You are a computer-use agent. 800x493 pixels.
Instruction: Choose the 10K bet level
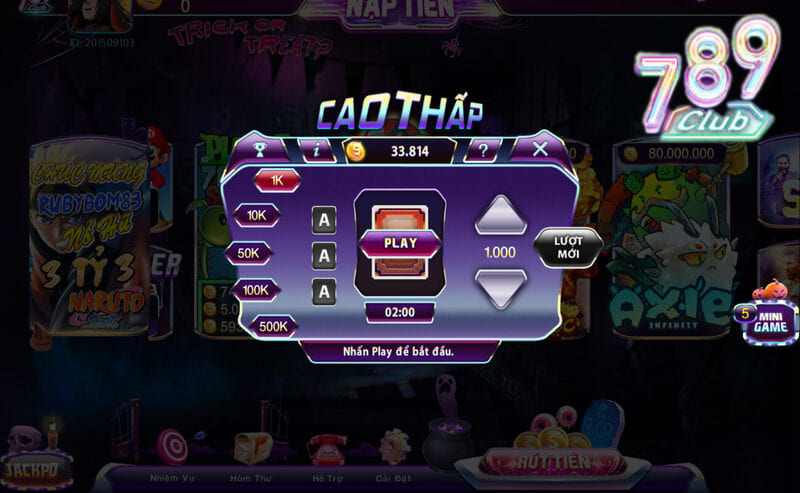click(x=257, y=215)
